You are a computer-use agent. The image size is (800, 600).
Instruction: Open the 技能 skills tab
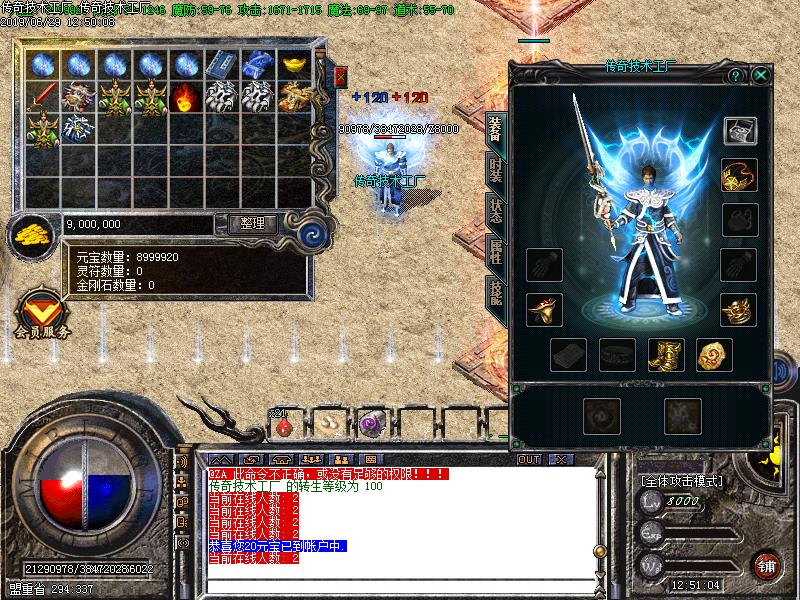click(x=495, y=291)
